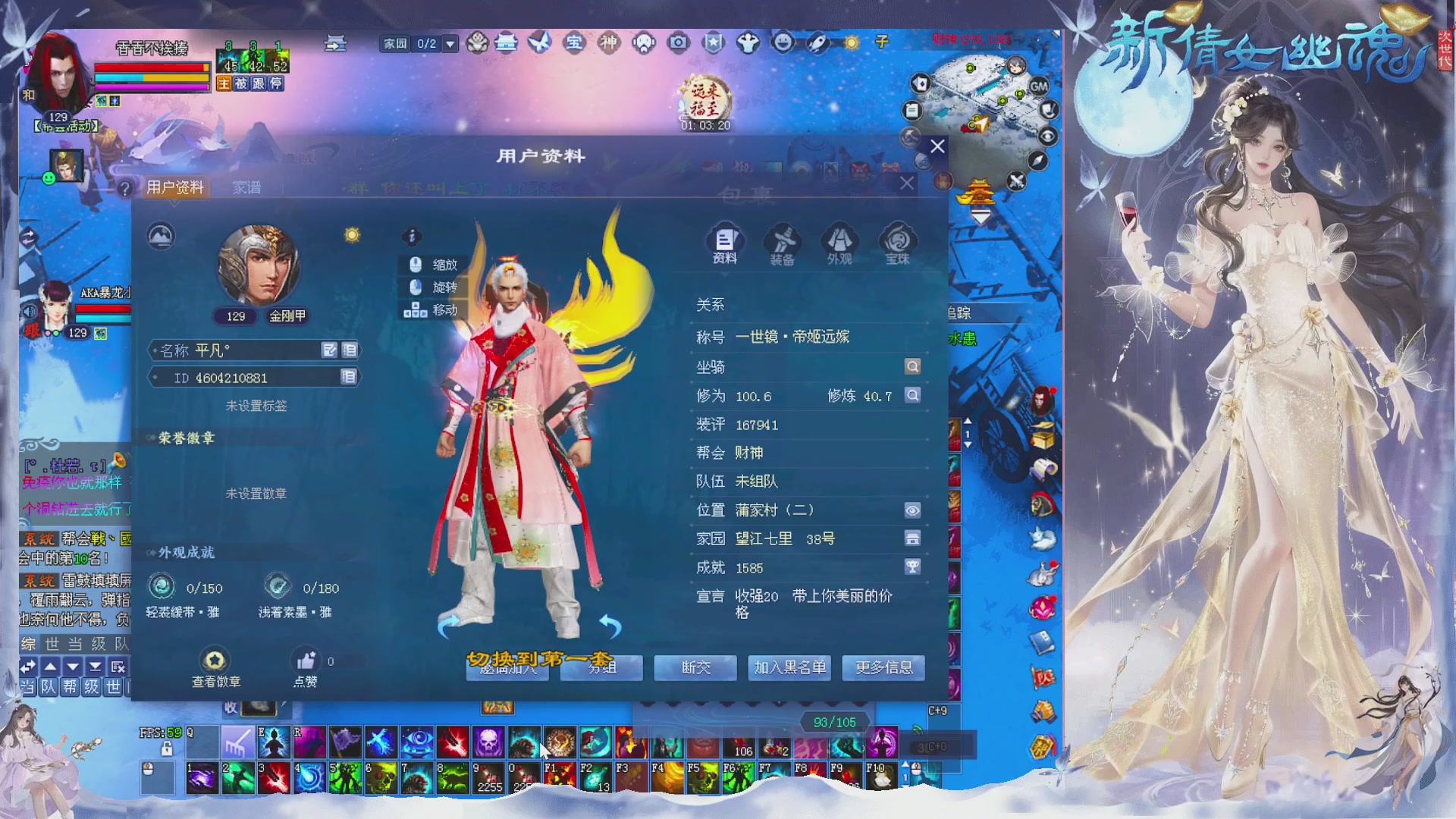
Task: Click the mount search magnifier beside 坐骑
Action: [912, 366]
